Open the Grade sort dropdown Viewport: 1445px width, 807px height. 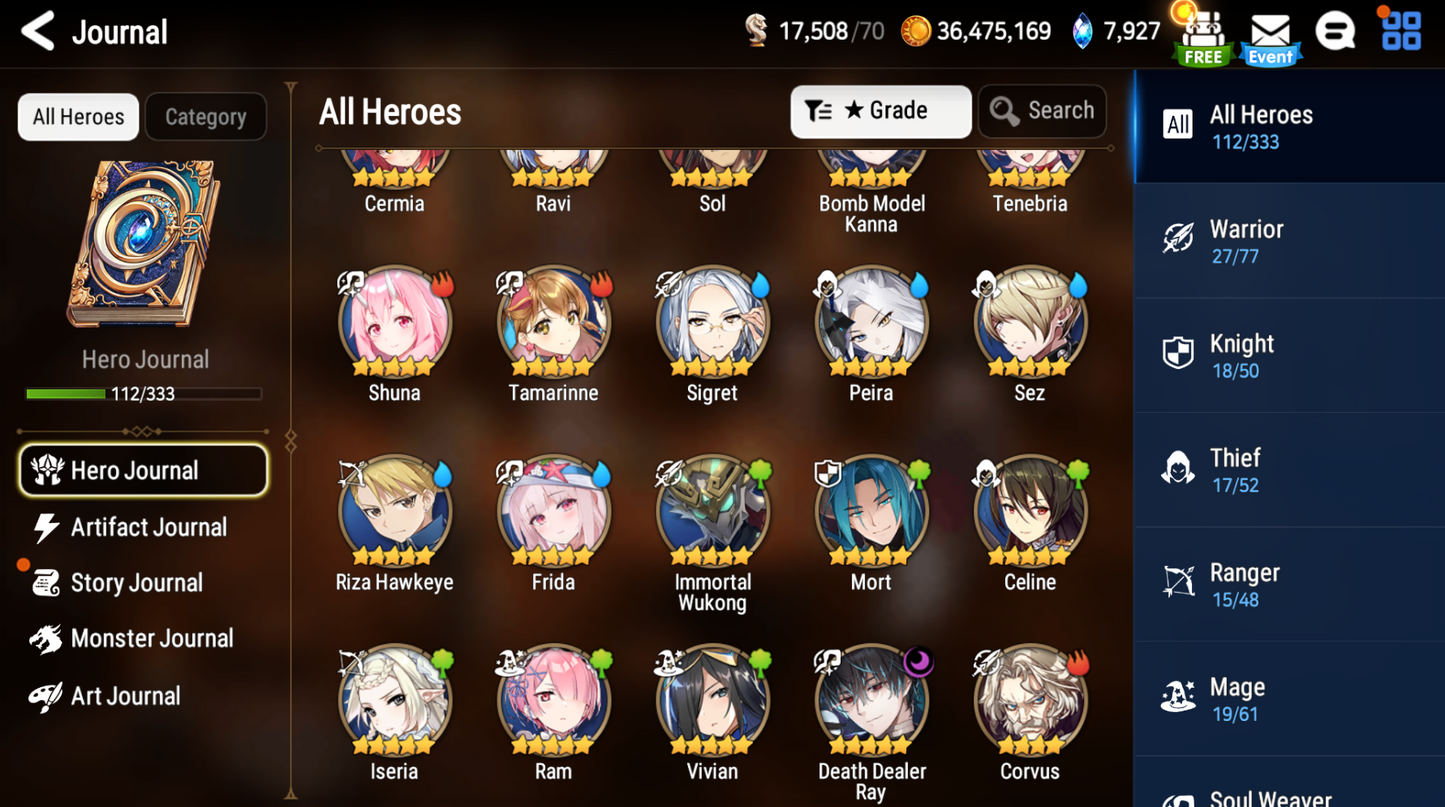[x=880, y=111]
